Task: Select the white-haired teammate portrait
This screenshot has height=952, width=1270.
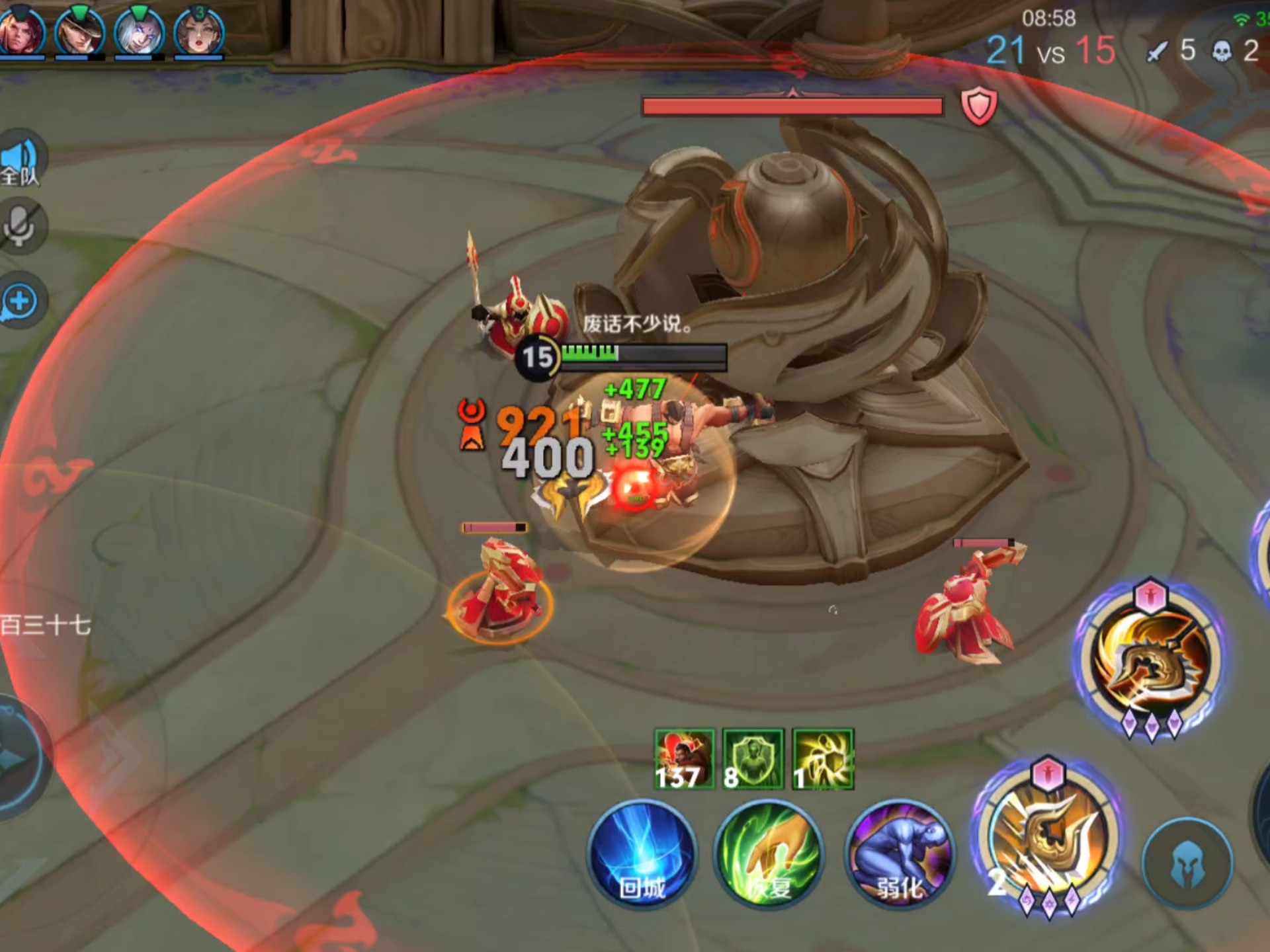Action: (139, 30)
